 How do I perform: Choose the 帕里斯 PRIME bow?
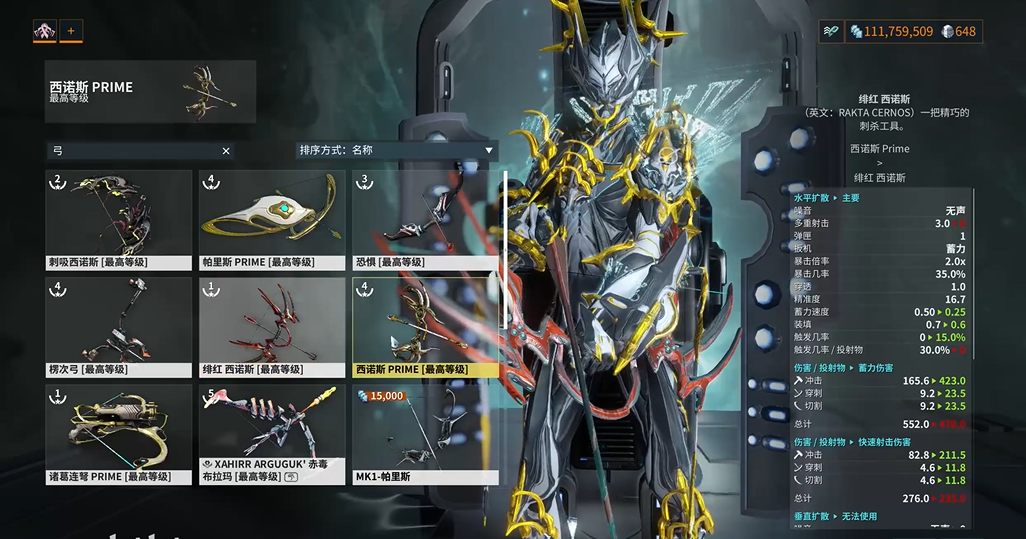pyautogui.click(x=272, y=221)
